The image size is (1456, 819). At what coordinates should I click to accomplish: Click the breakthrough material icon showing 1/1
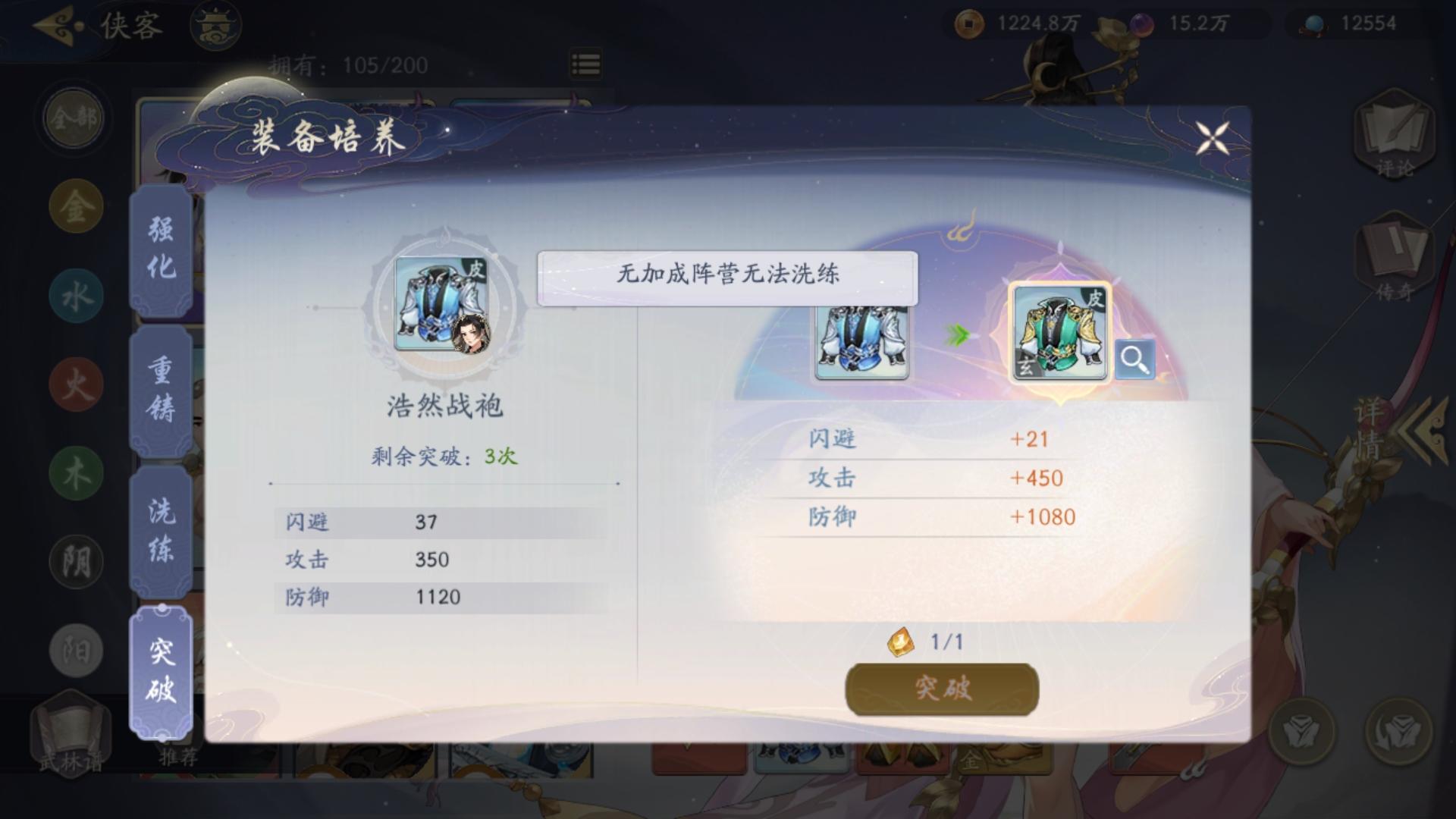[899, 642]
